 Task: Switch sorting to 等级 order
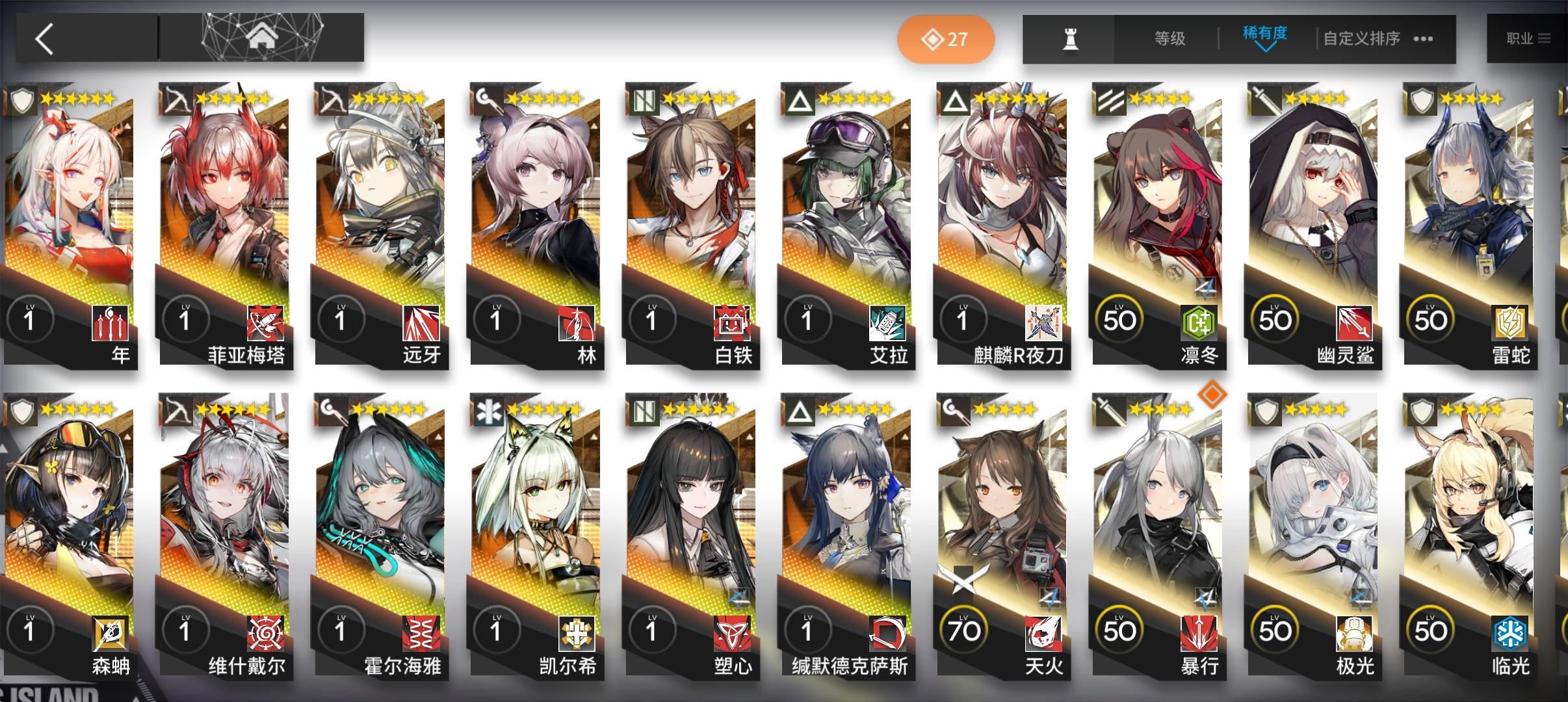tap(1170, 38)
